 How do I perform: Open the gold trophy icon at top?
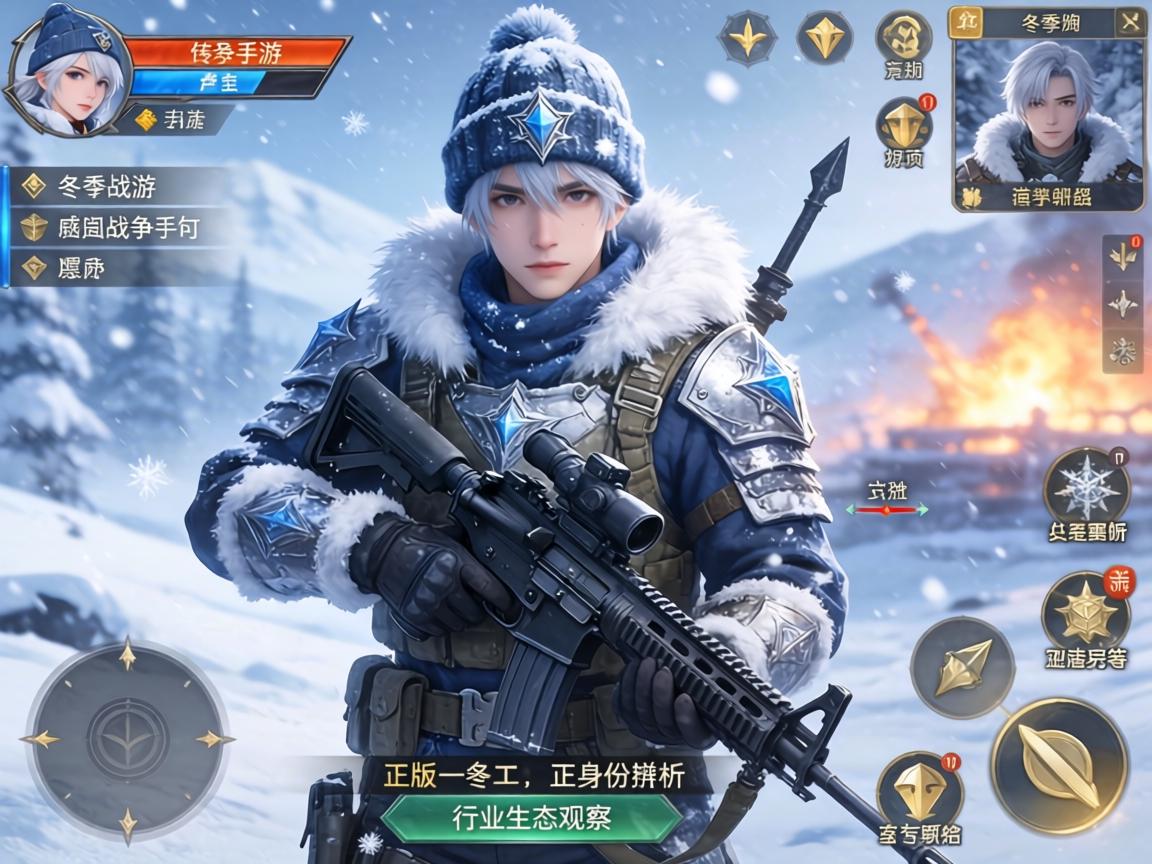904,37
